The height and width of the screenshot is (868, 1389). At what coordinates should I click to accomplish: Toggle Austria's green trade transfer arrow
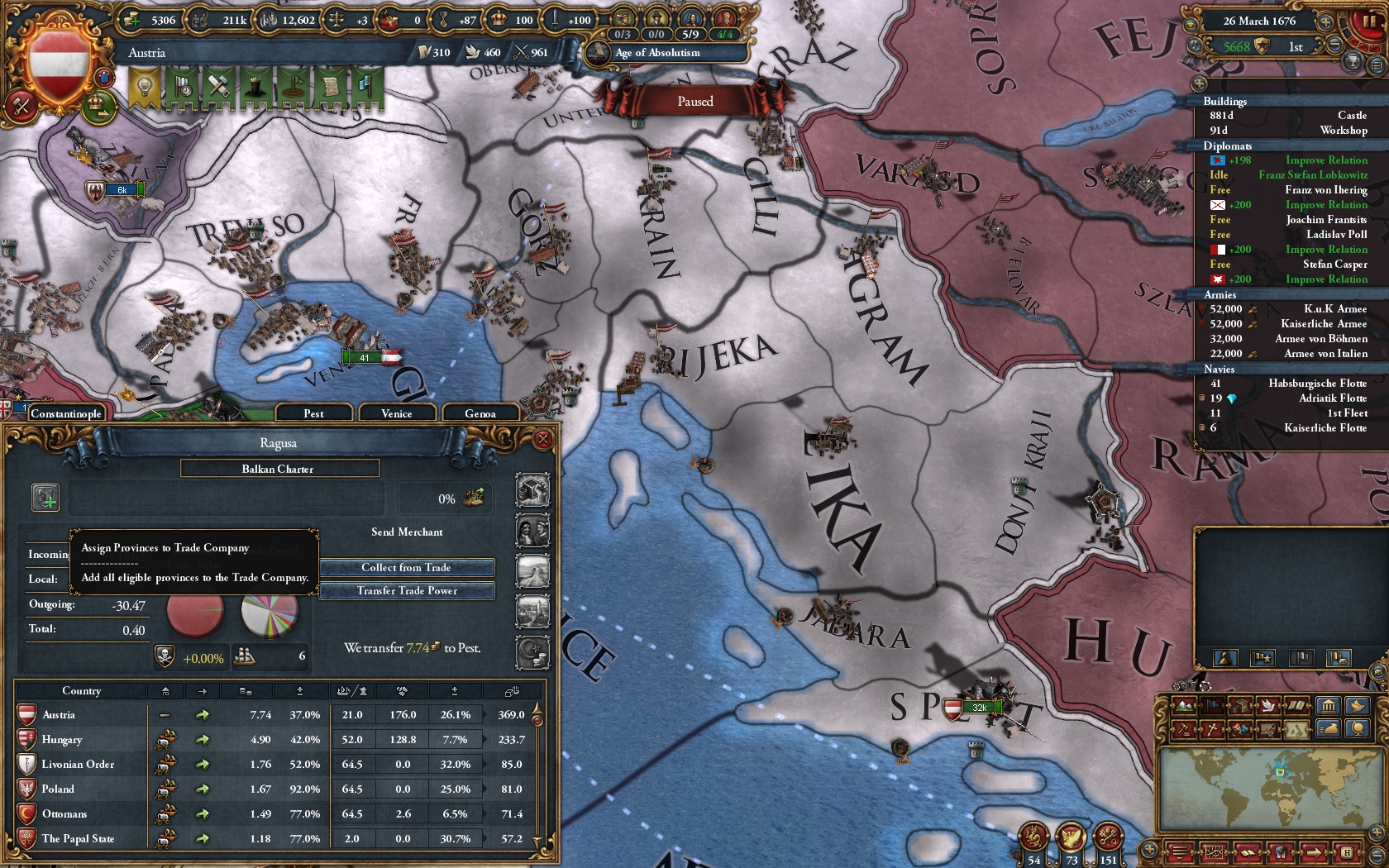tap(202, 714)
